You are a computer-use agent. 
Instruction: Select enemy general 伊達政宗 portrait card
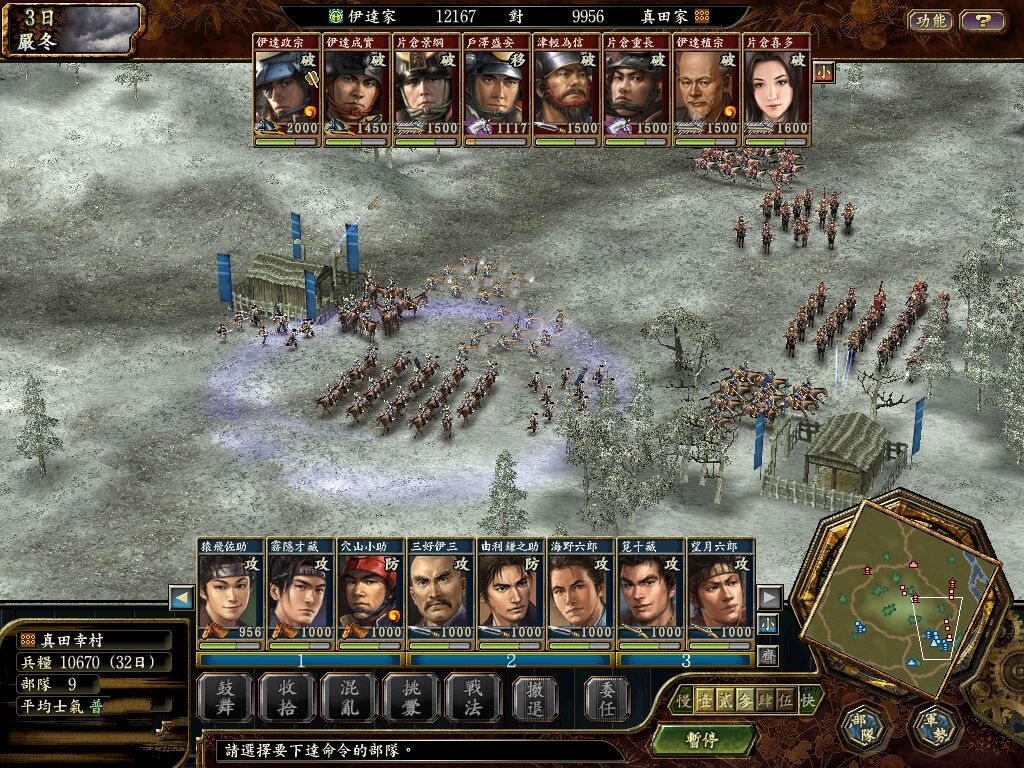(x=287, y=92)
